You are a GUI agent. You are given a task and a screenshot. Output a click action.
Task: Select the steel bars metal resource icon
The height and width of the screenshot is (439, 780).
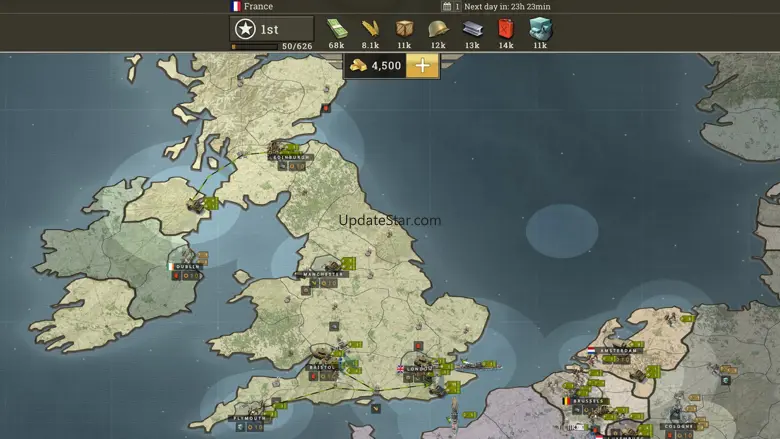pos(472,29)
